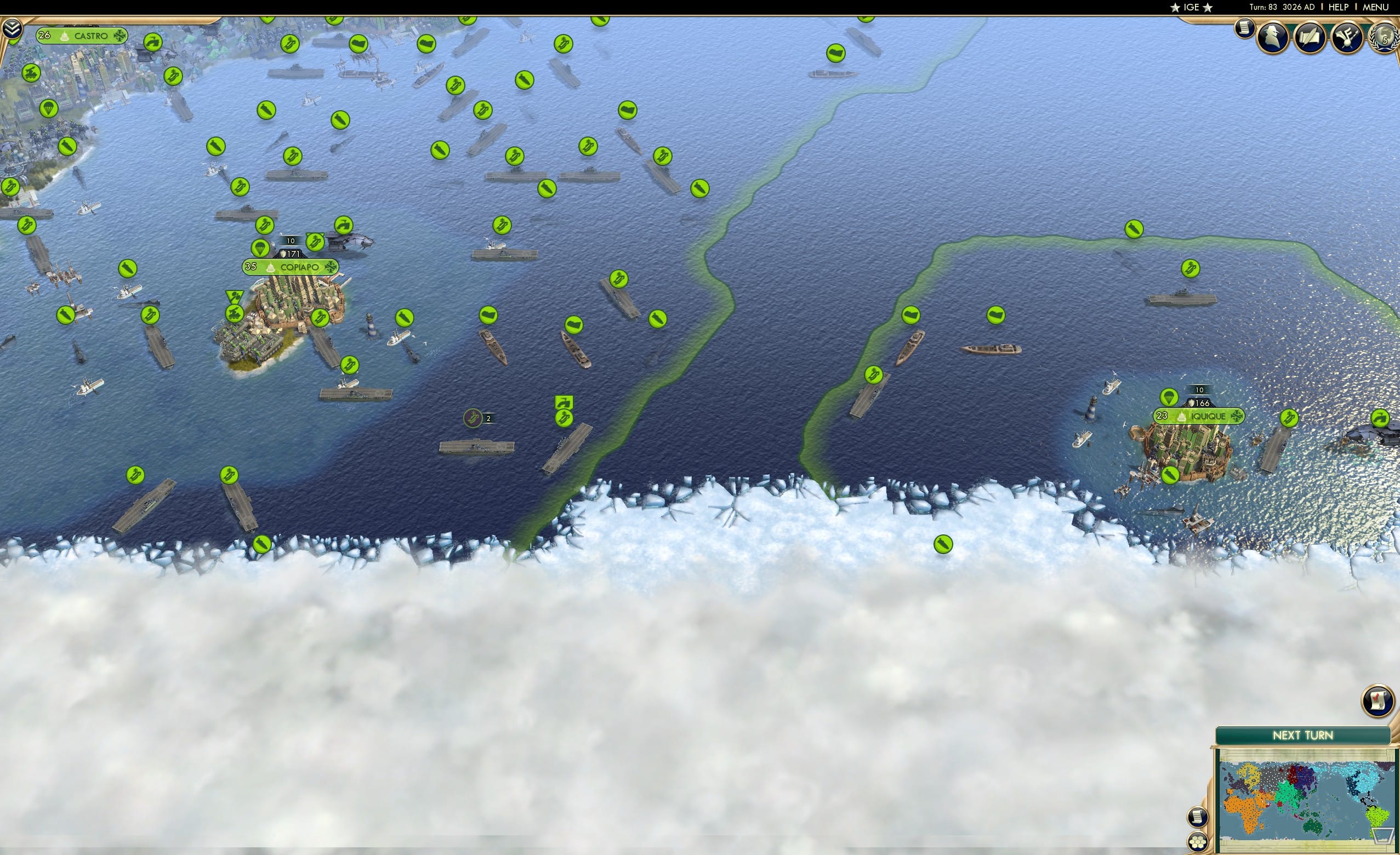Open the MENU from the top bar

pos(1375,7)
